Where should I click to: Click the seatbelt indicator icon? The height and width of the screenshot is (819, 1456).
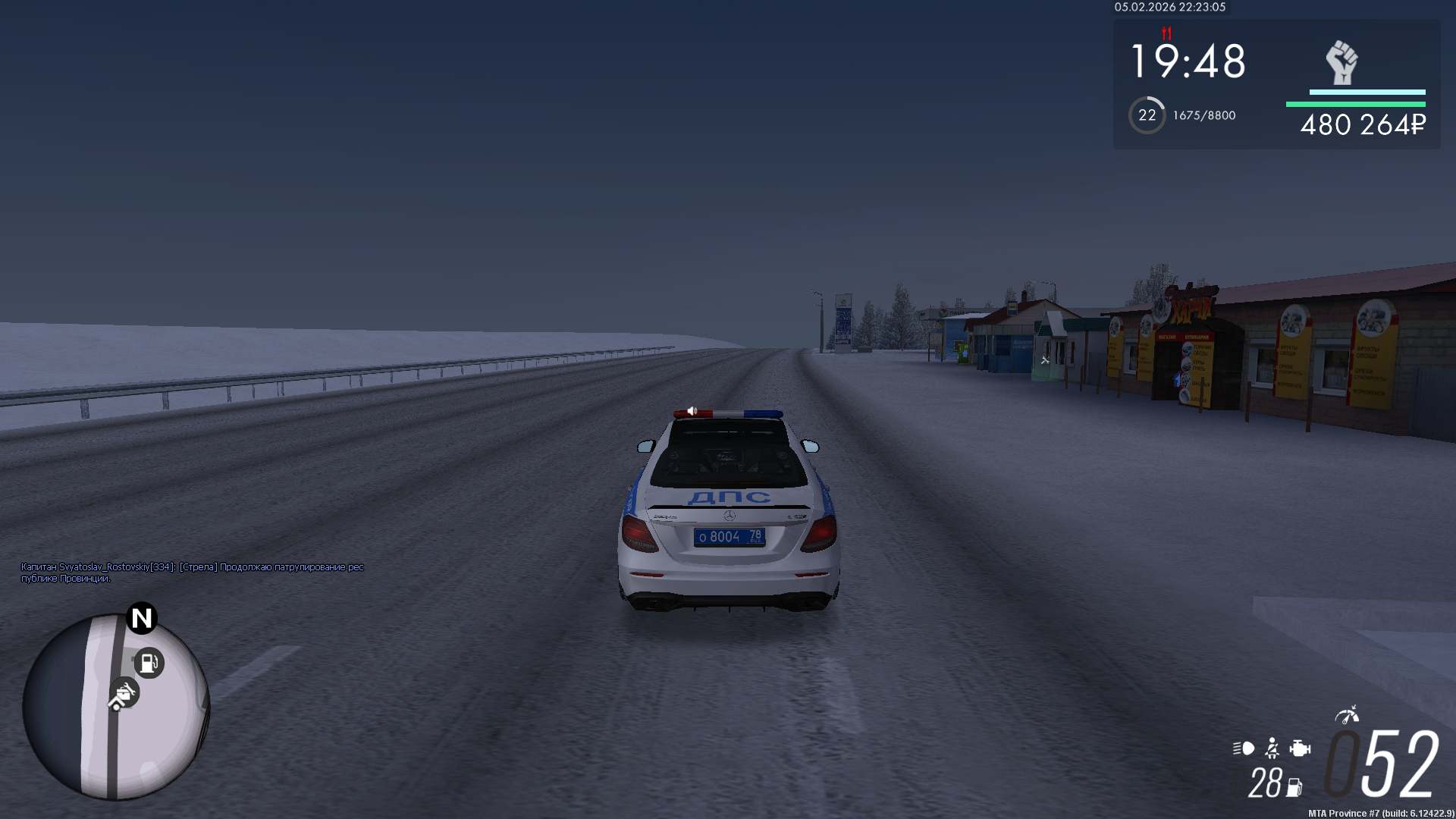pyautogui.click(x=1272, y=748)
